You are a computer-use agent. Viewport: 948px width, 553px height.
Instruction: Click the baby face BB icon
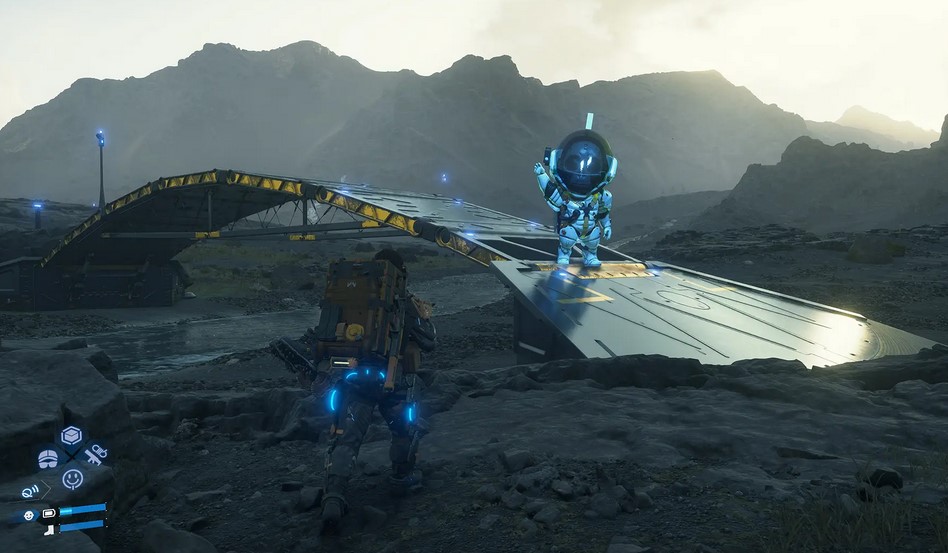point(27,515)
